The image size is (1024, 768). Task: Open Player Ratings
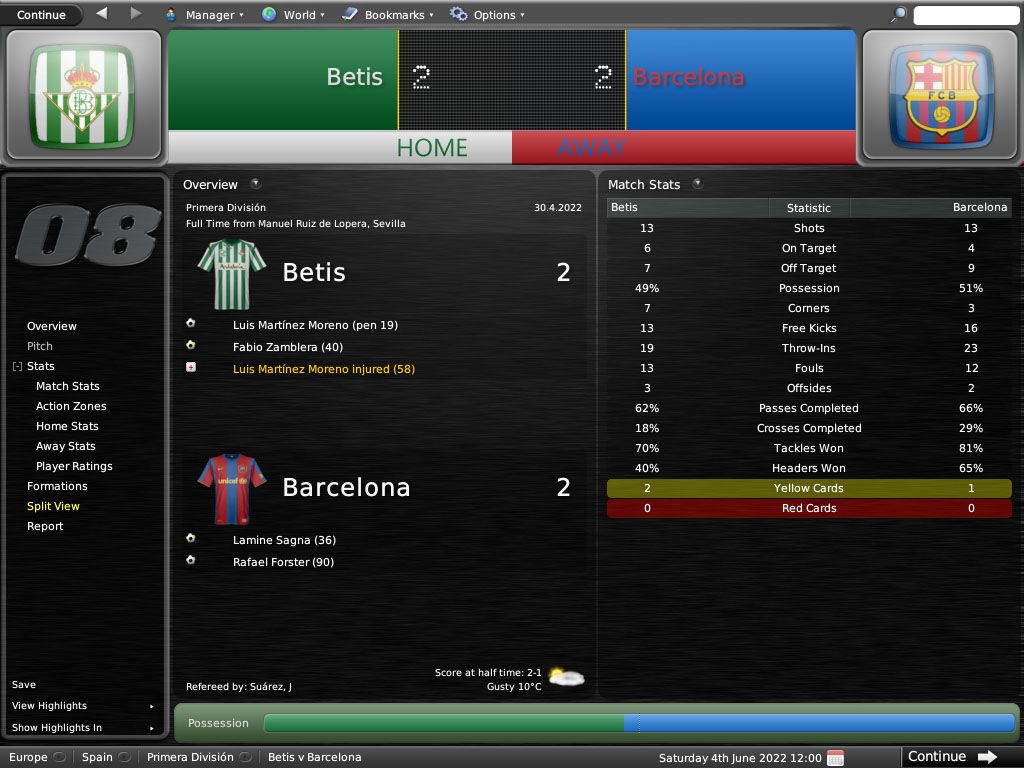(x=74, y=466)
